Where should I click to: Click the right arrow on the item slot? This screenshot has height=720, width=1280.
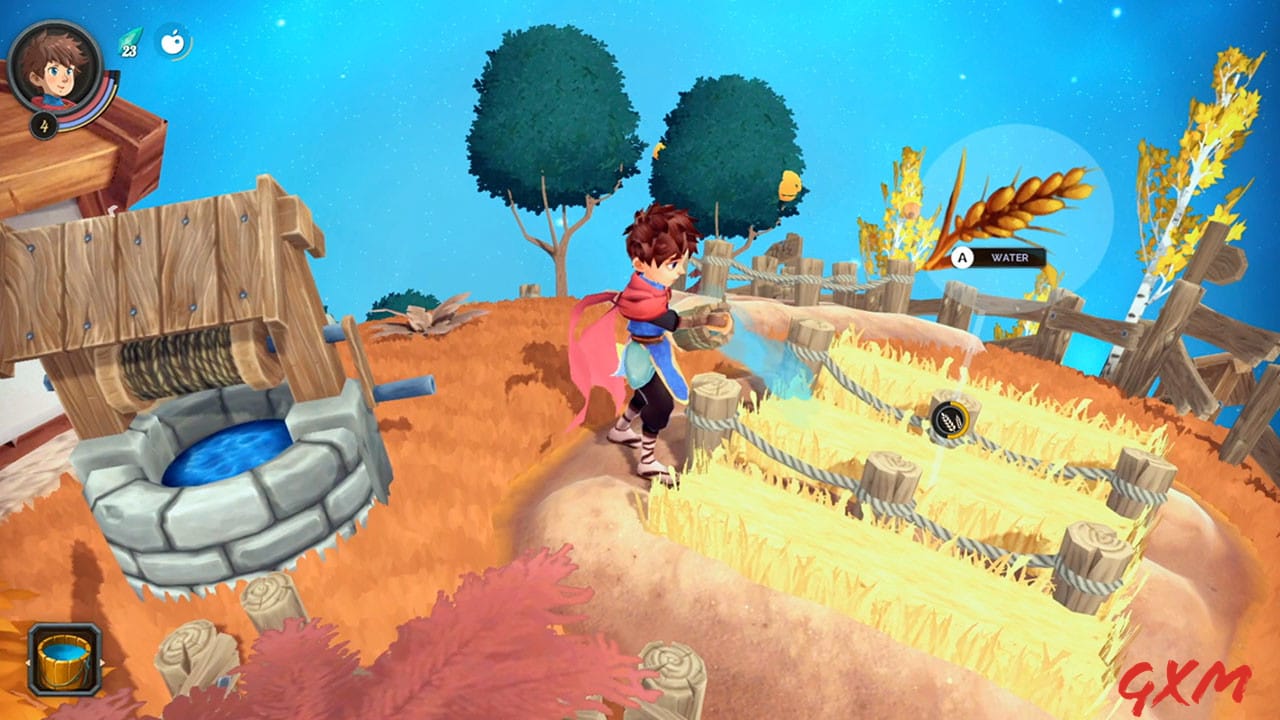(102, 662)
